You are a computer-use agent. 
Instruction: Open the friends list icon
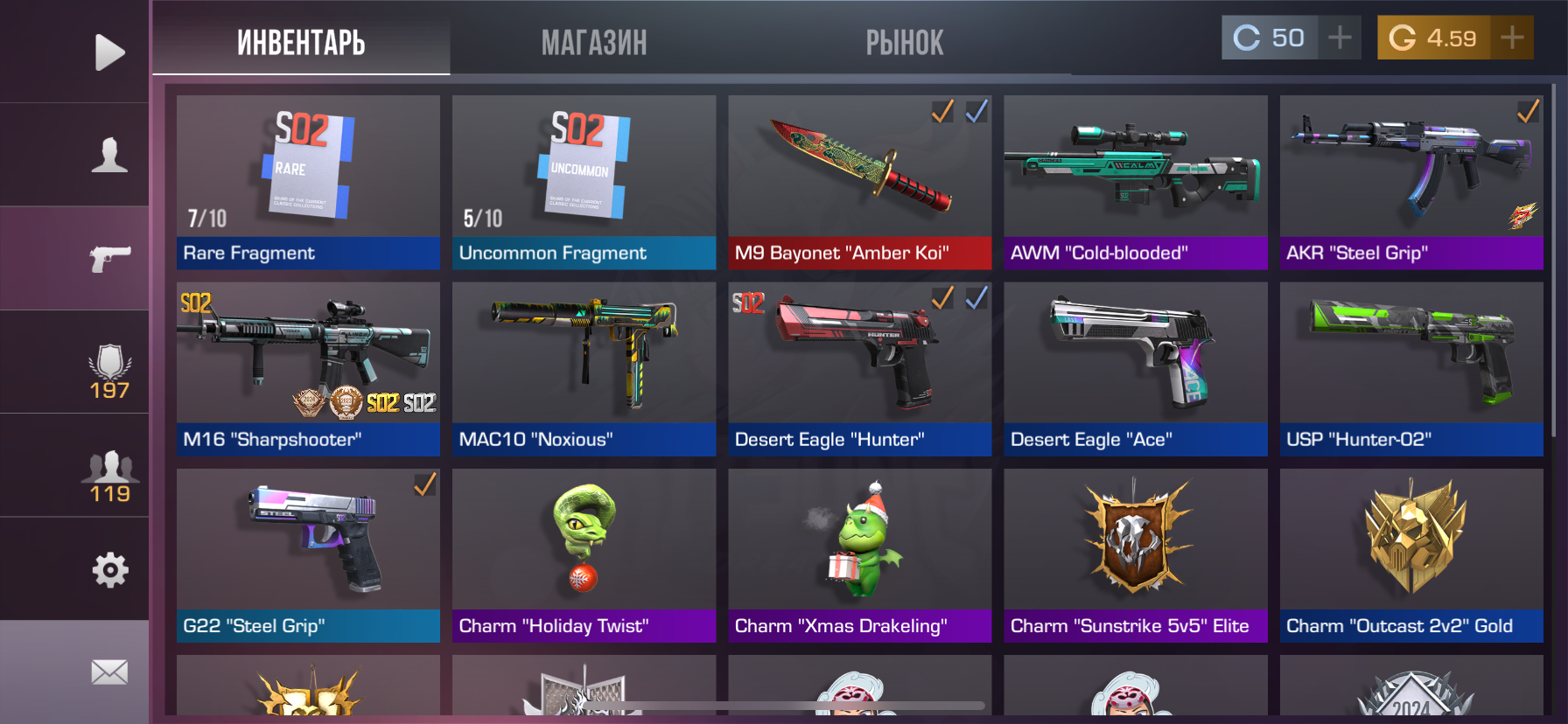click(109, 475)
